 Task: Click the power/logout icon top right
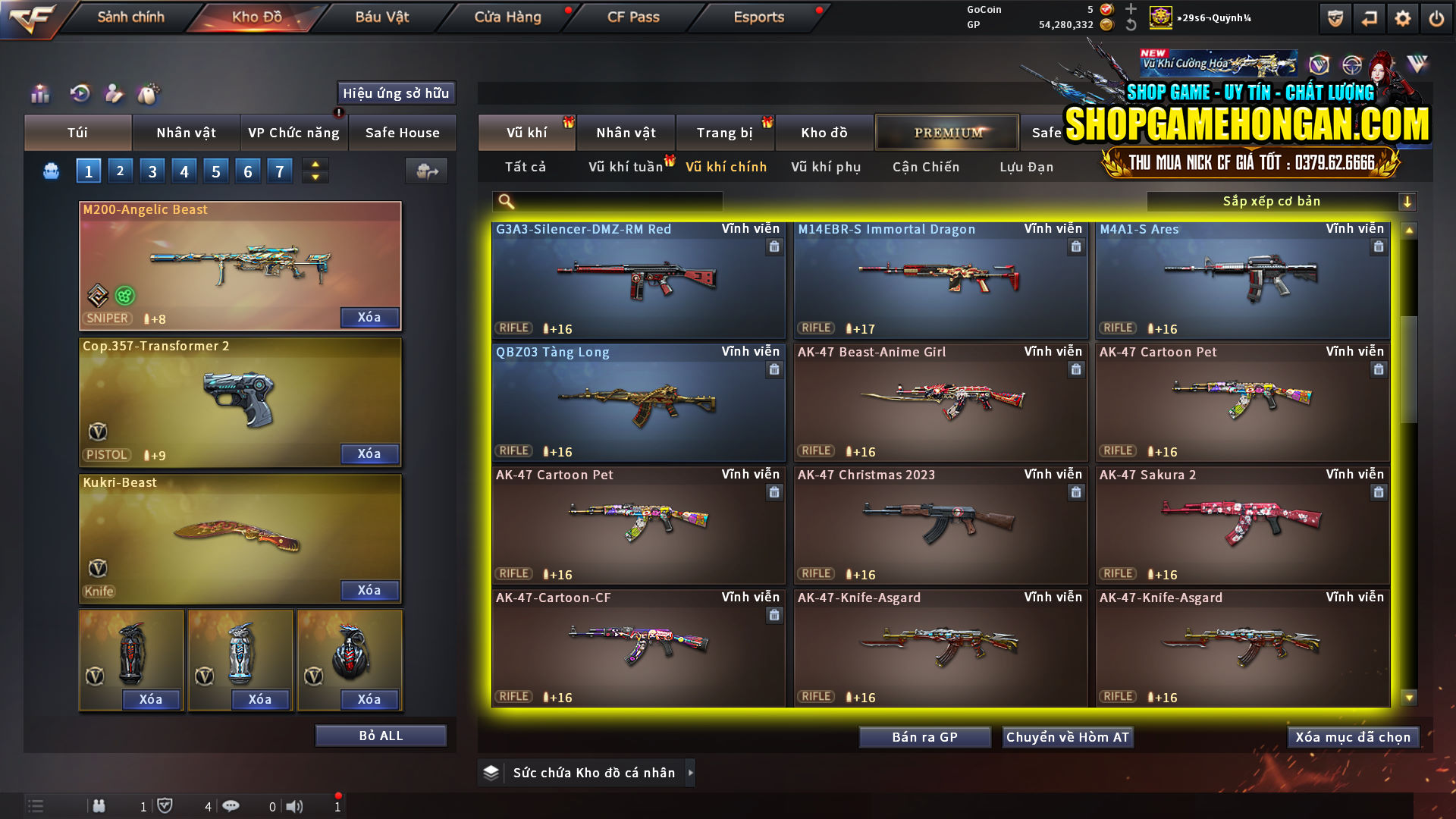(1436, 17)
